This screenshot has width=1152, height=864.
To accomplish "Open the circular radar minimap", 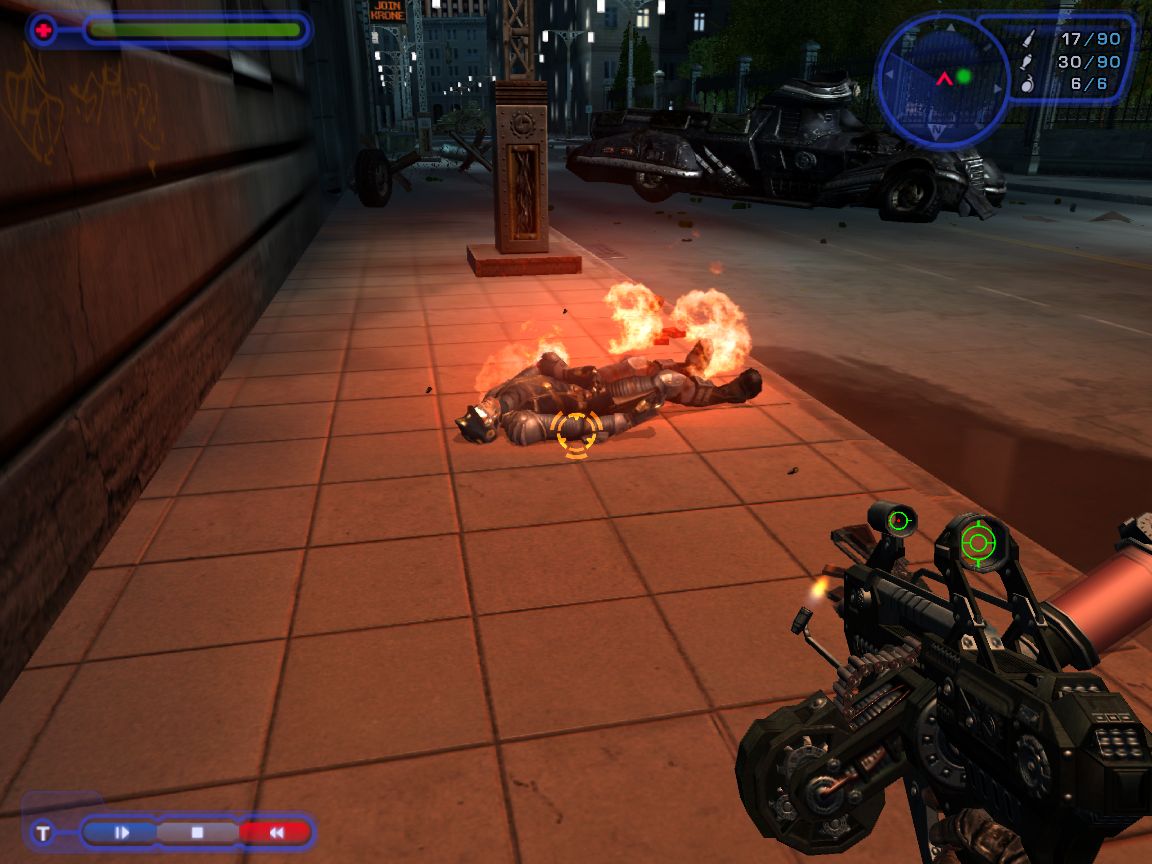I will pos(943,78).
